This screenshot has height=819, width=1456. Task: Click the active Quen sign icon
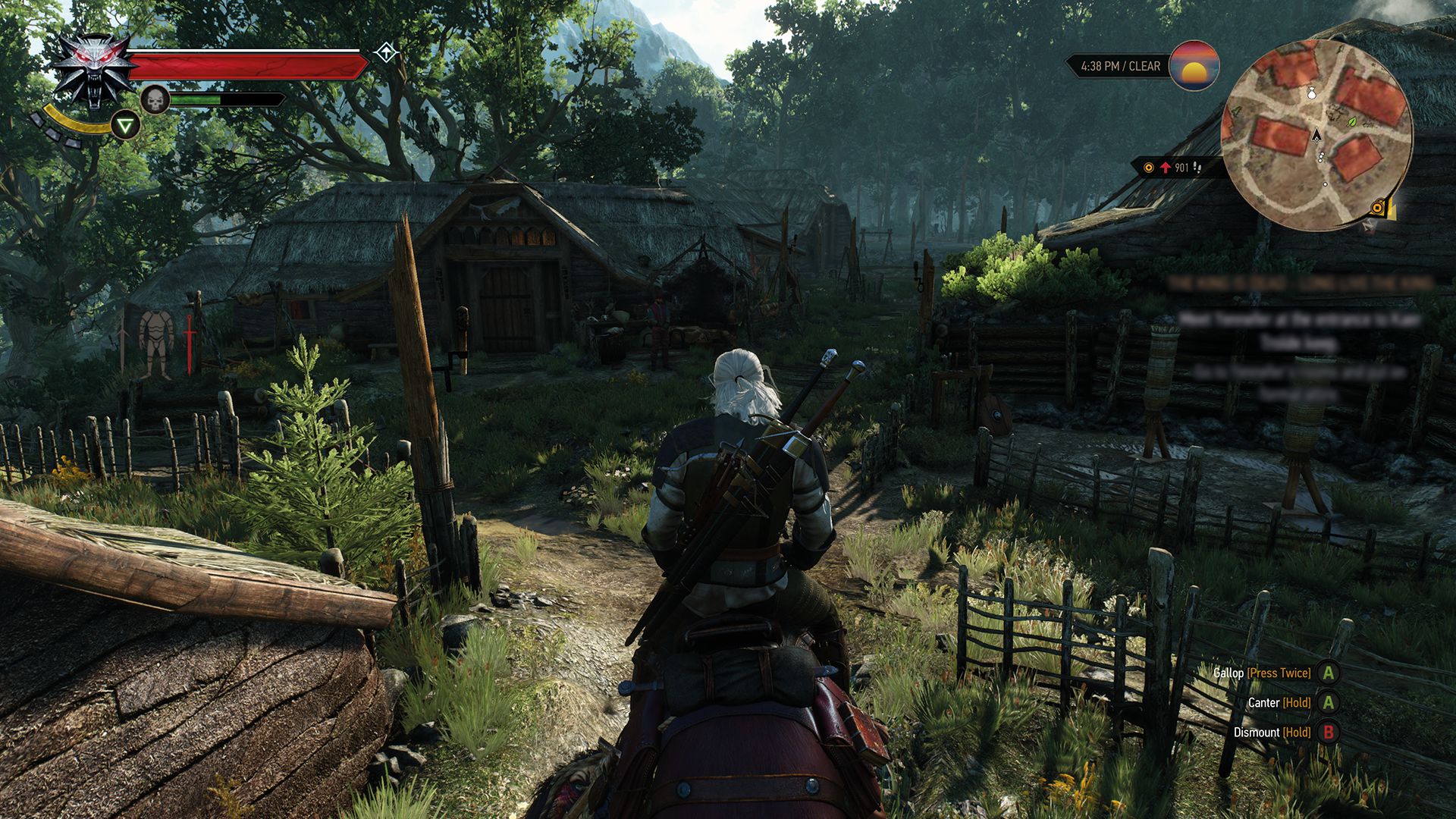125,125
